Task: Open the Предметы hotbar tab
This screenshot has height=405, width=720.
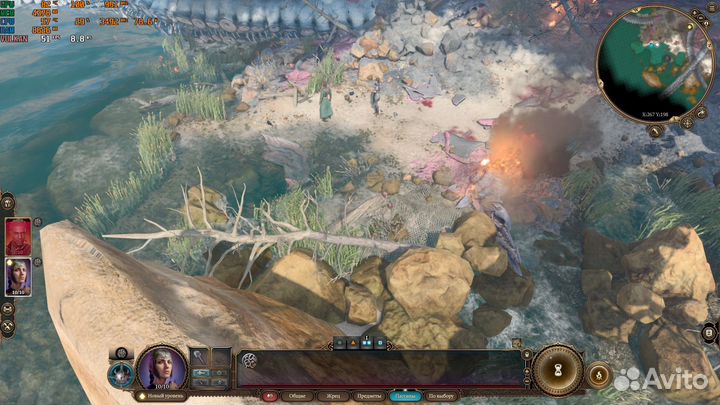Action: [367, 395]
